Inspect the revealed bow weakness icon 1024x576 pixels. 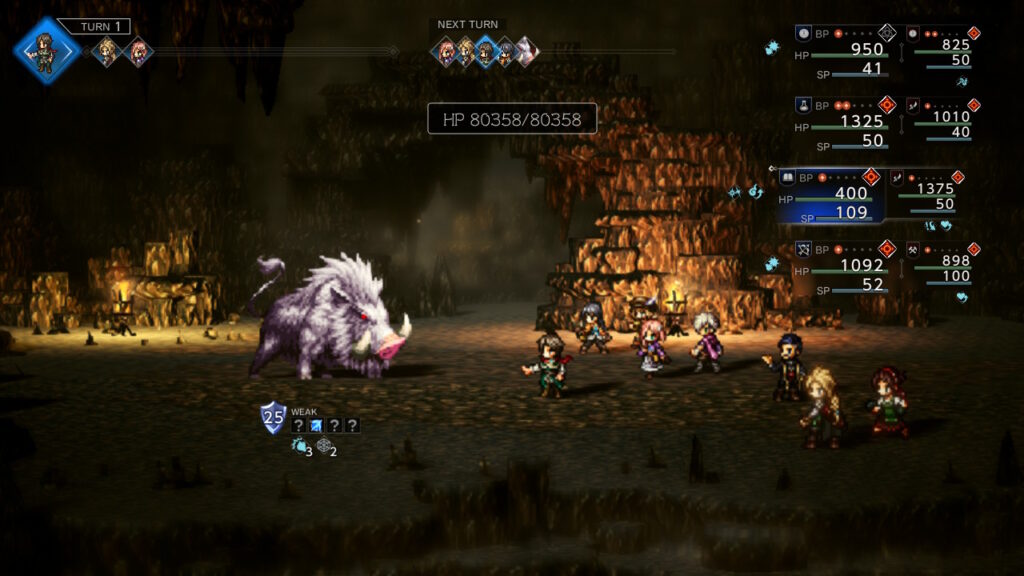(316, 425)
